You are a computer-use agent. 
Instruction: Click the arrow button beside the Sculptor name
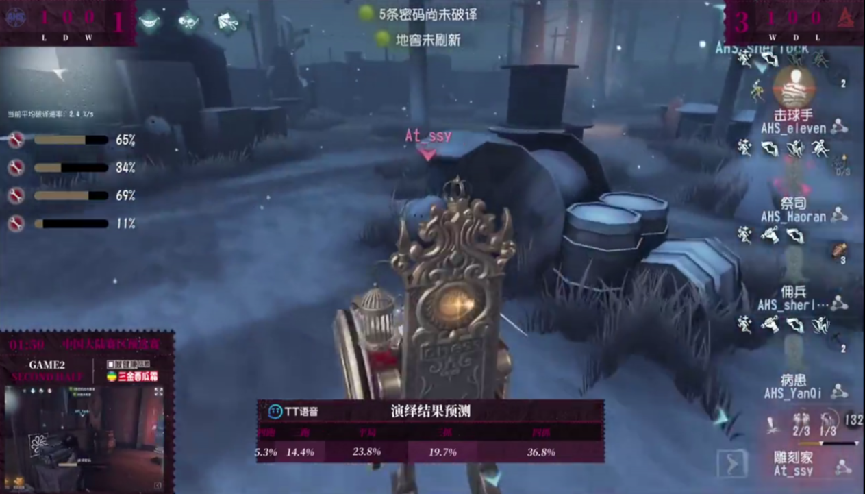732,464
